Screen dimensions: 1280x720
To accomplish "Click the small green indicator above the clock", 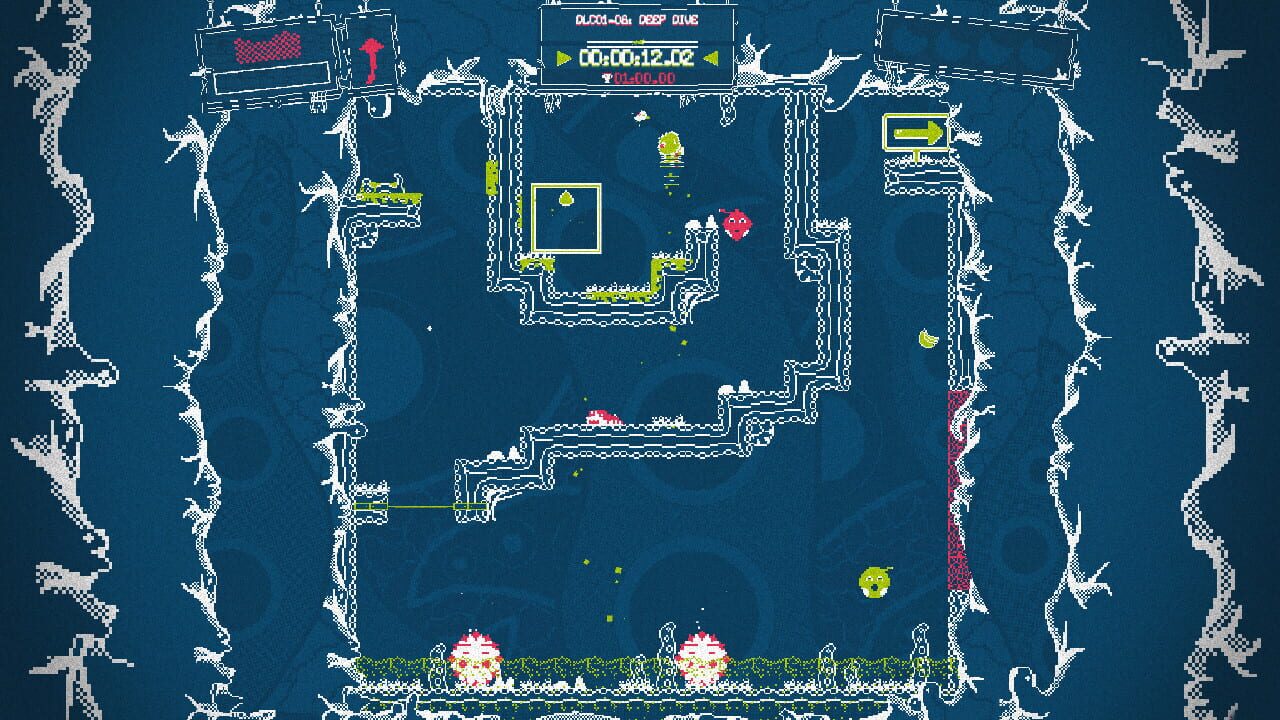I will pos(637,42).
